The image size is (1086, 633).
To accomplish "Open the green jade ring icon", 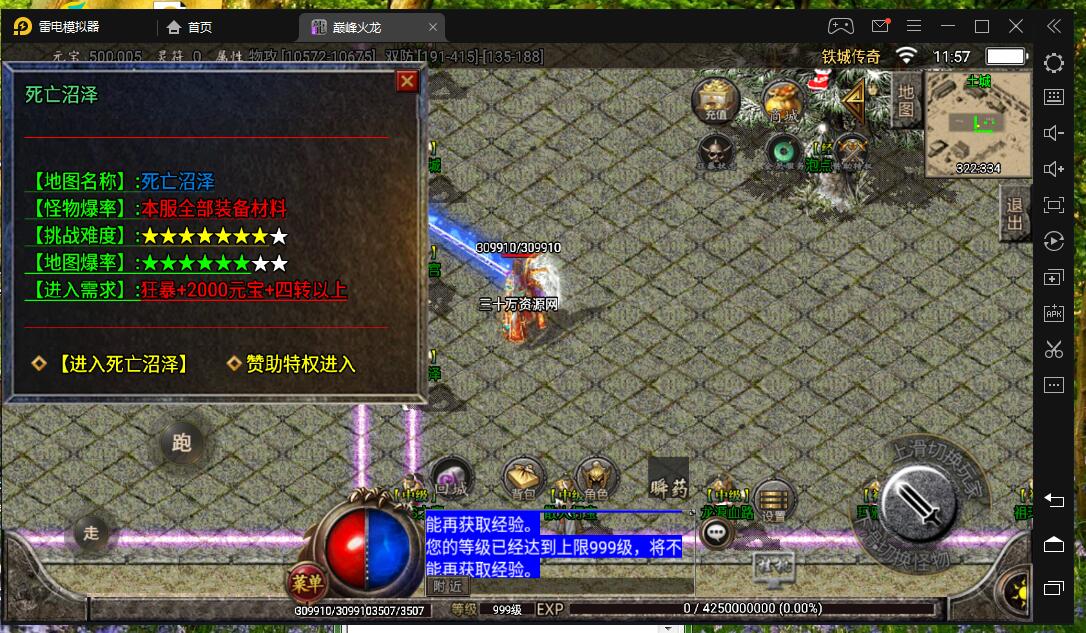I will (x=783, y=151).
